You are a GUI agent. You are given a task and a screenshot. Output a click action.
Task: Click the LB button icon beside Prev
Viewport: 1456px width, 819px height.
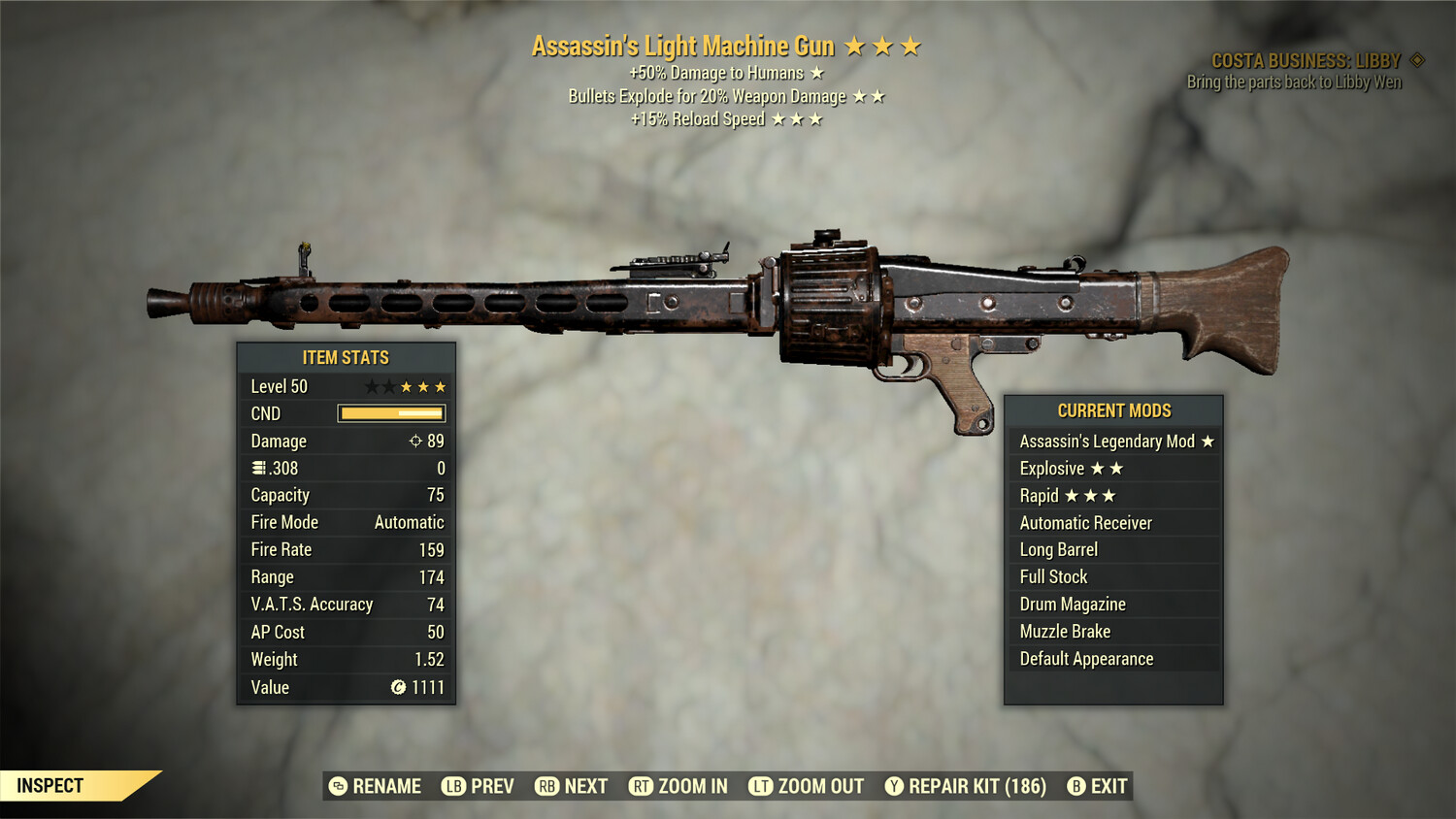pyautogui.click(x=452, y=786)
